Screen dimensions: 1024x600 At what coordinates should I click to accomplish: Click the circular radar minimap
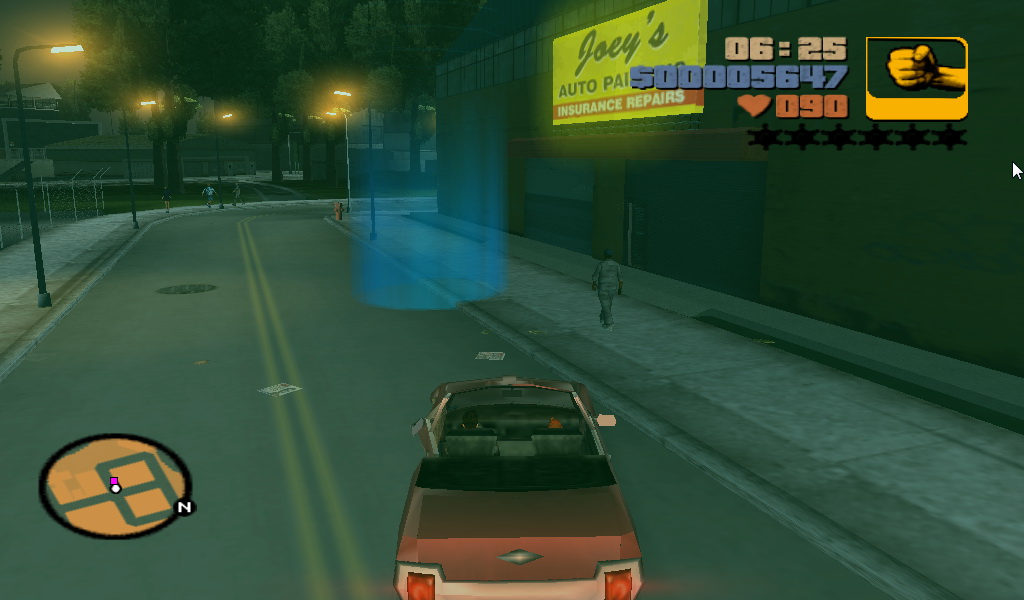coord(114,486)
